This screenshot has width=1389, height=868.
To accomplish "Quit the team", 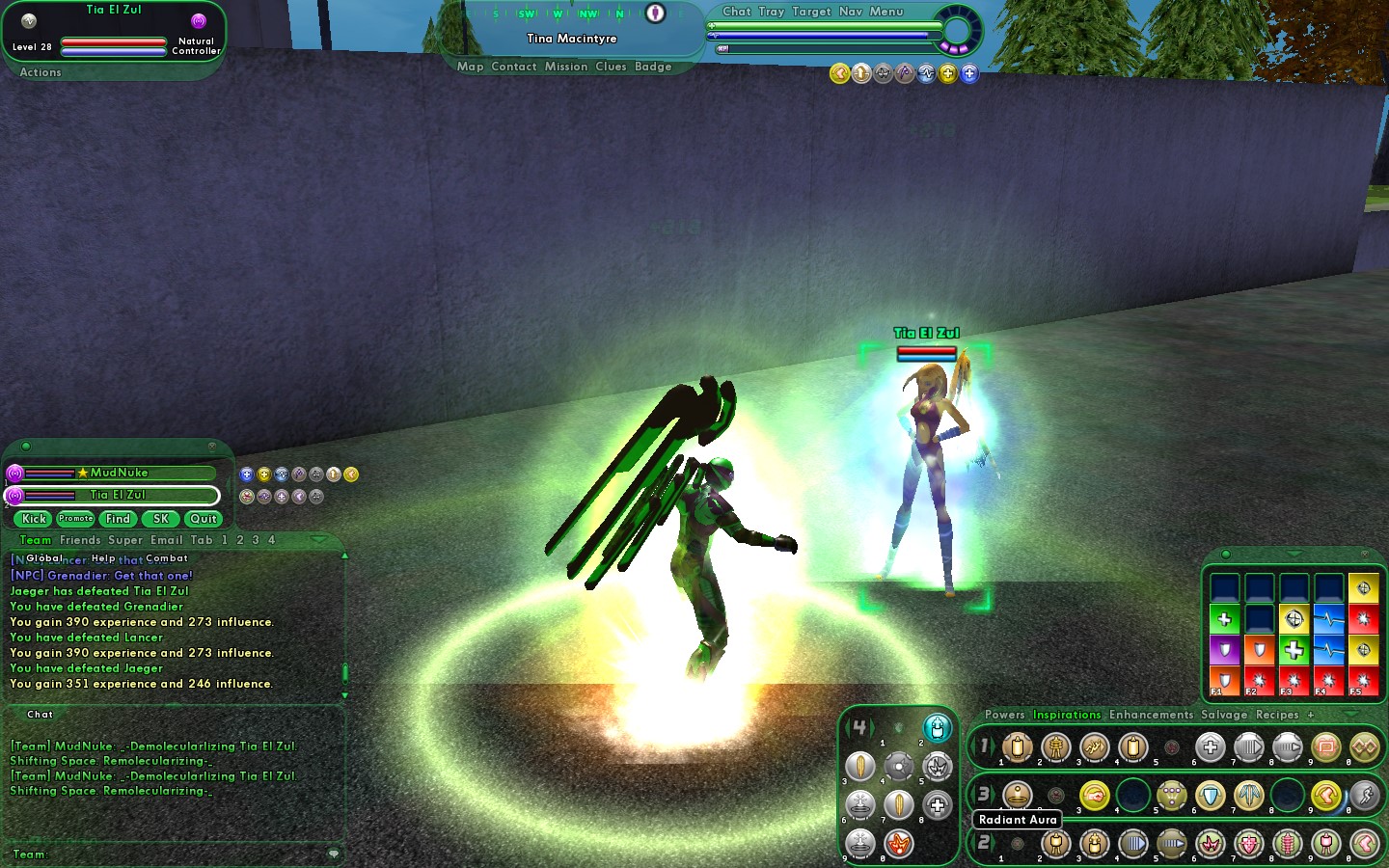I will point(204,519).
